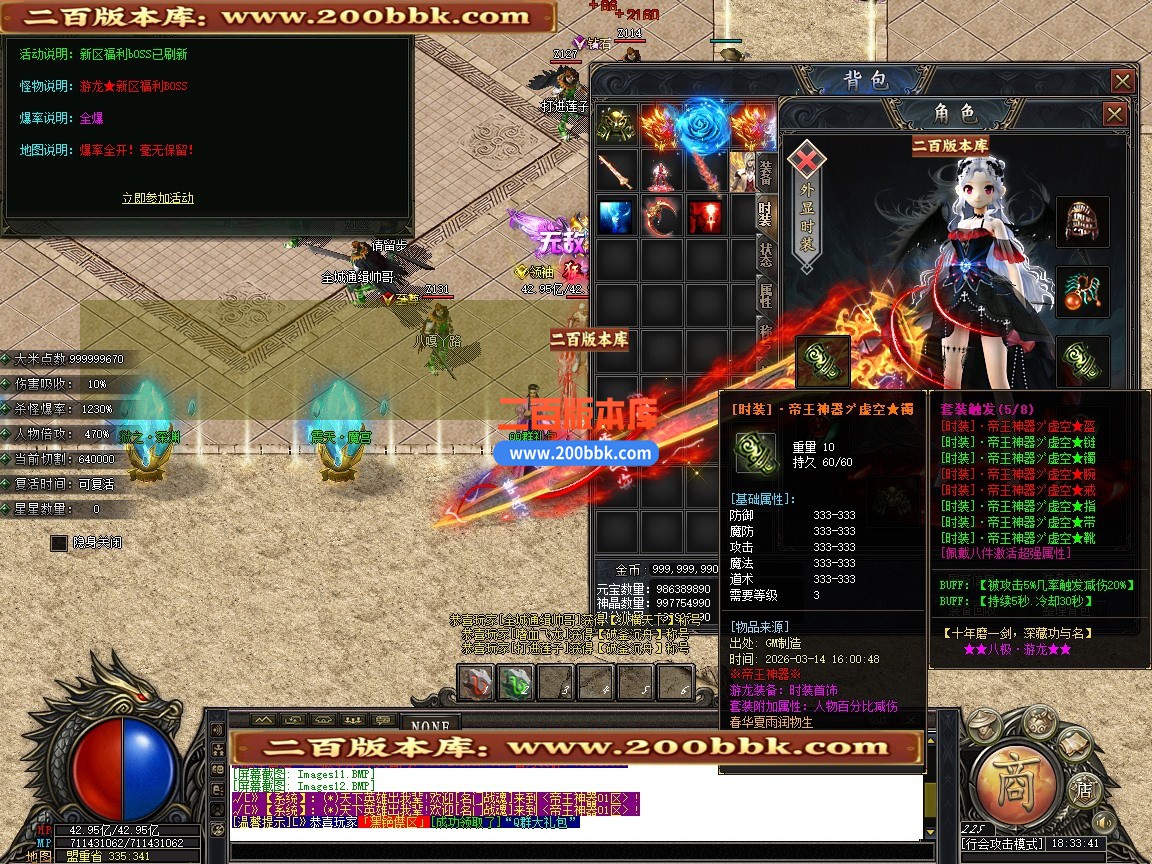Select the red ankh item in backpack
Screen dimensions: 1152x864
705,216
